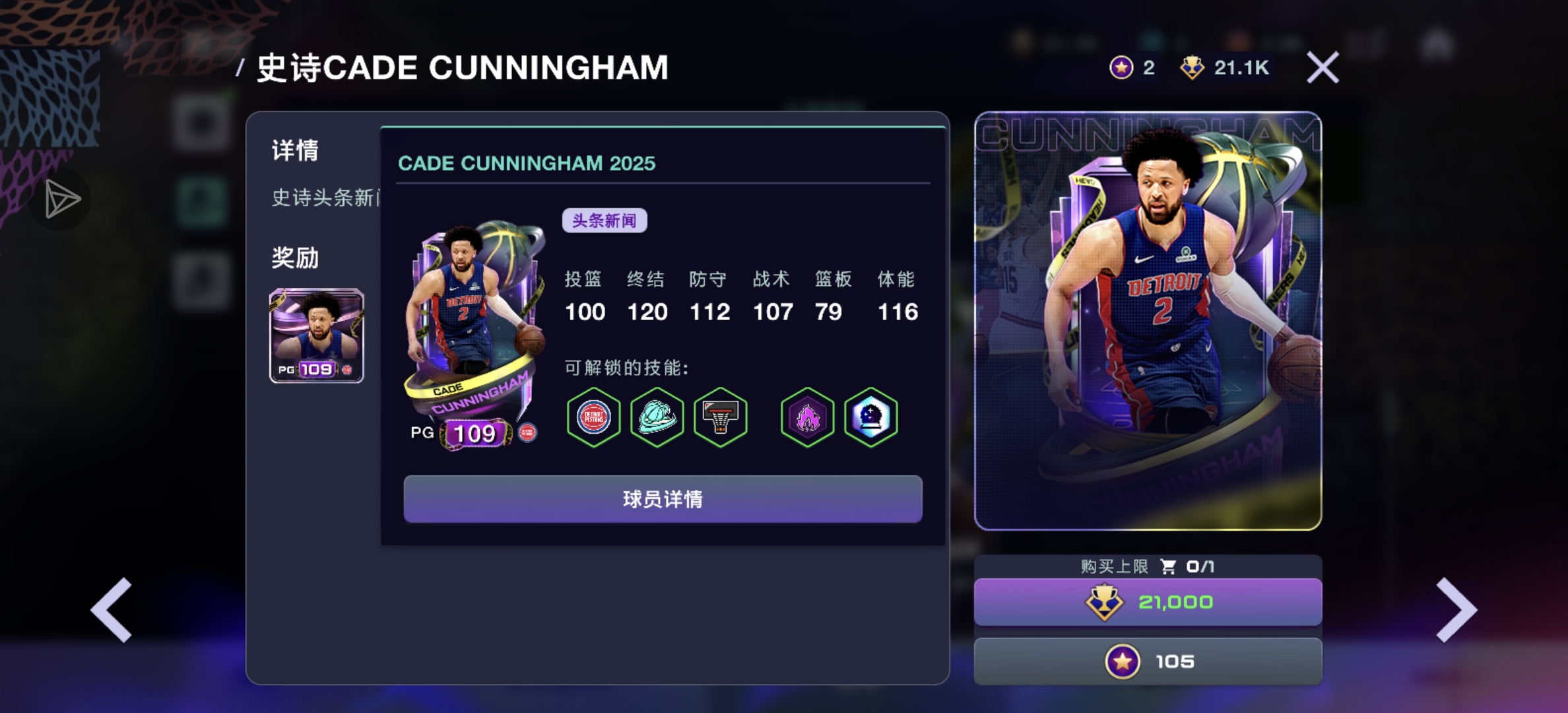Inspect the teal basketball skill icon
This screenshot has height=713, width=1568.
coord(657,417)
